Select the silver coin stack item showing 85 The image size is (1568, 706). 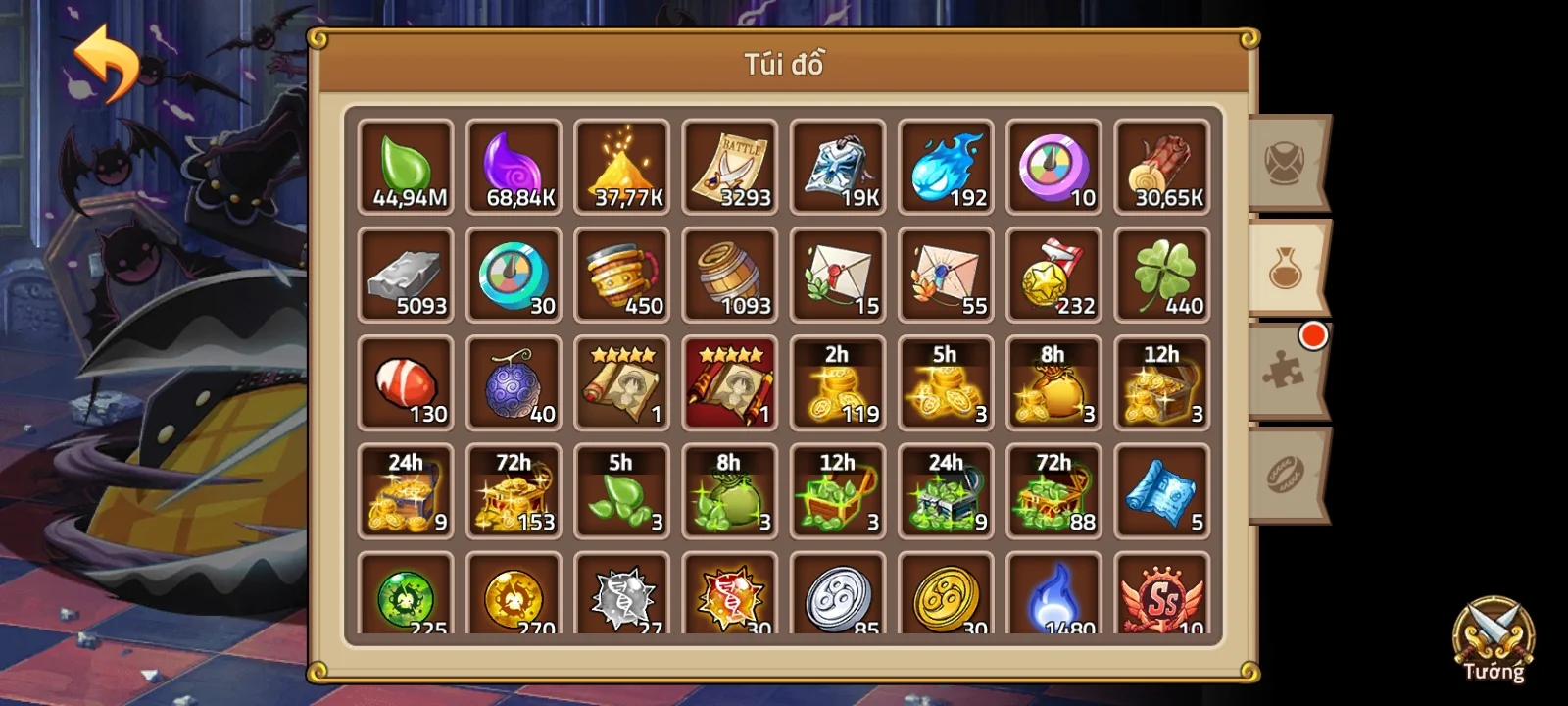point(837,593)
